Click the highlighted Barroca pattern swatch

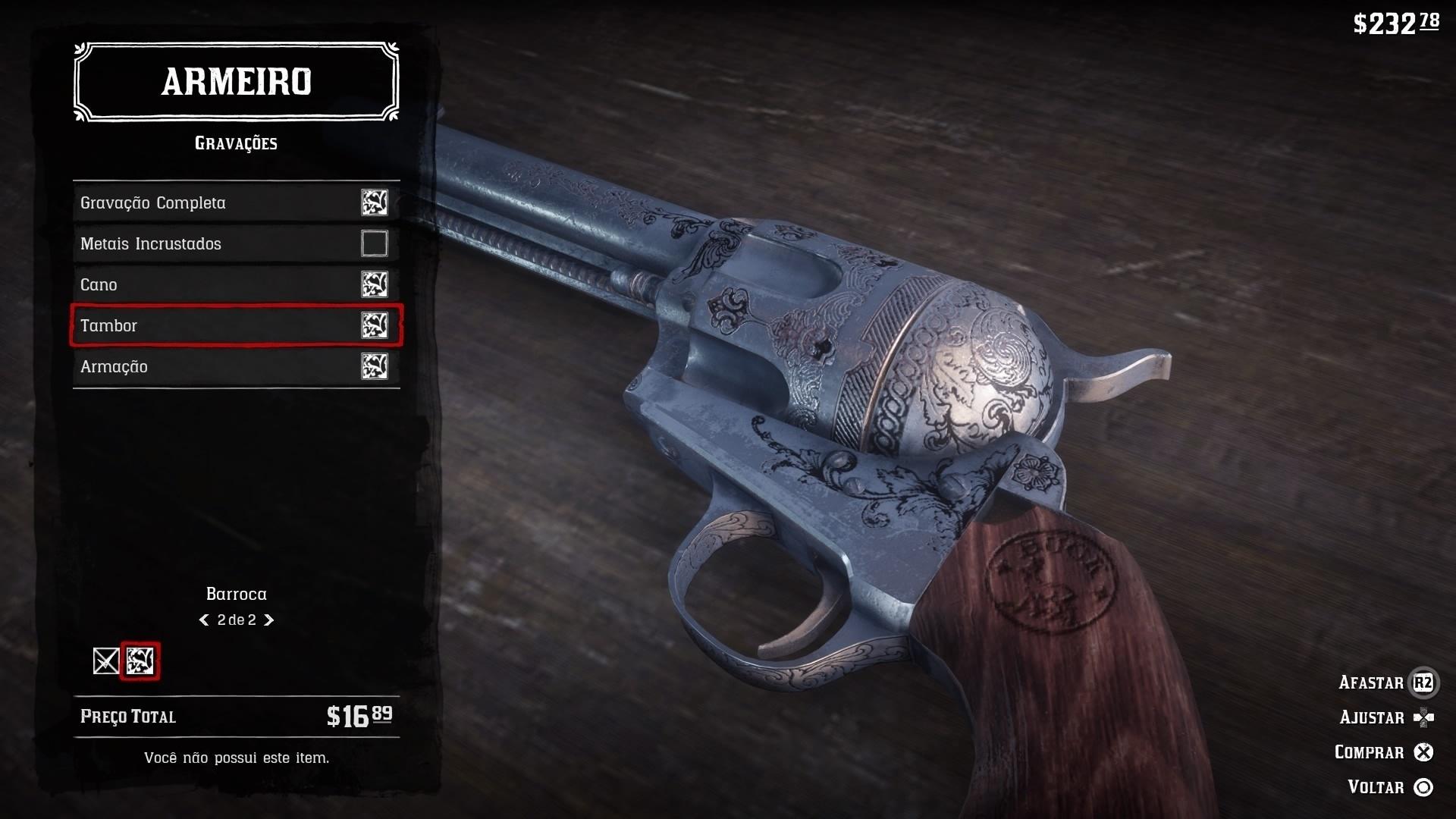pyautogui.click(x=141, y=661)
